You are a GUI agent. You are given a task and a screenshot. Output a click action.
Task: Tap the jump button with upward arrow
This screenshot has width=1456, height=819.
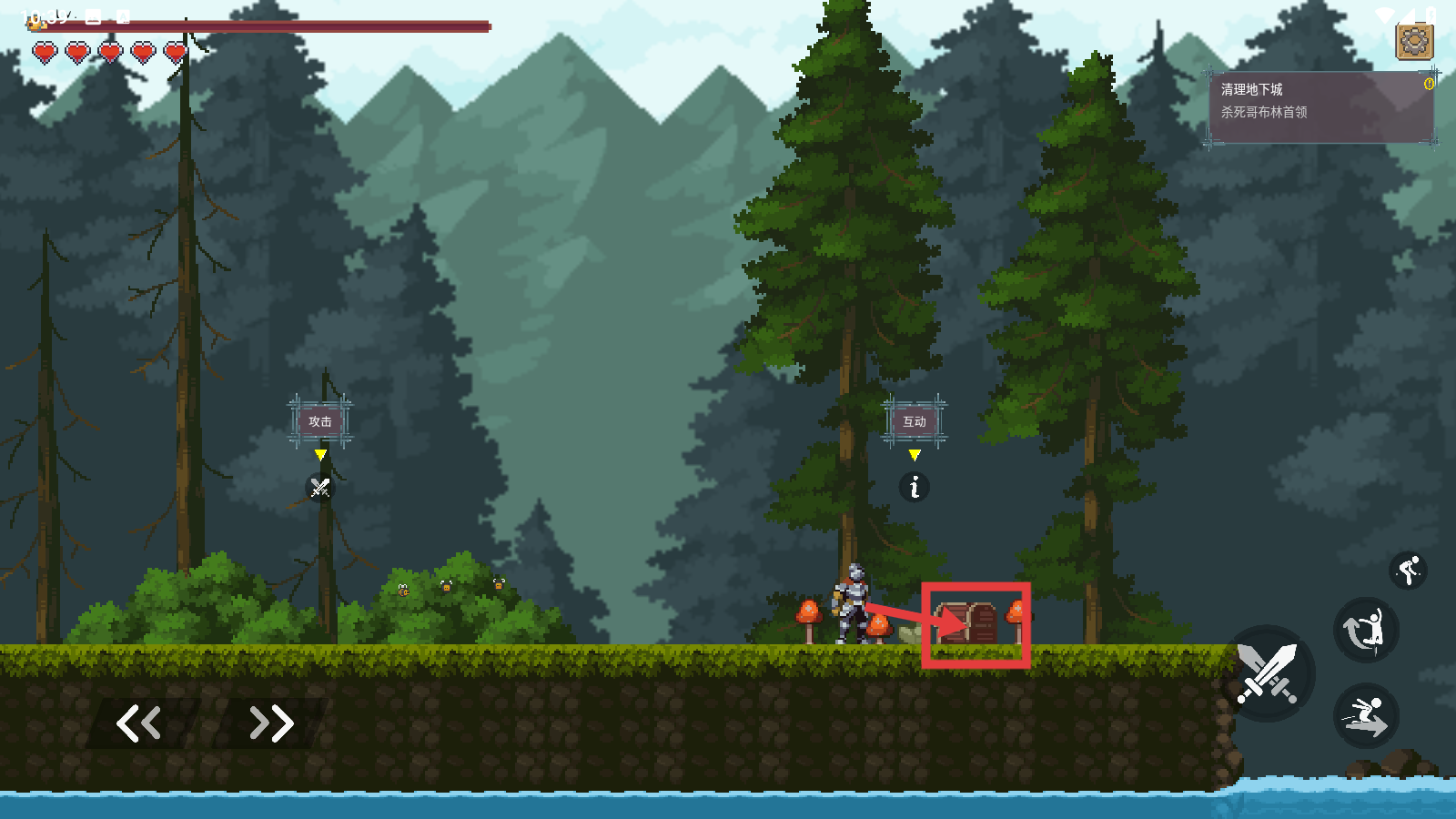point(1365,630)
